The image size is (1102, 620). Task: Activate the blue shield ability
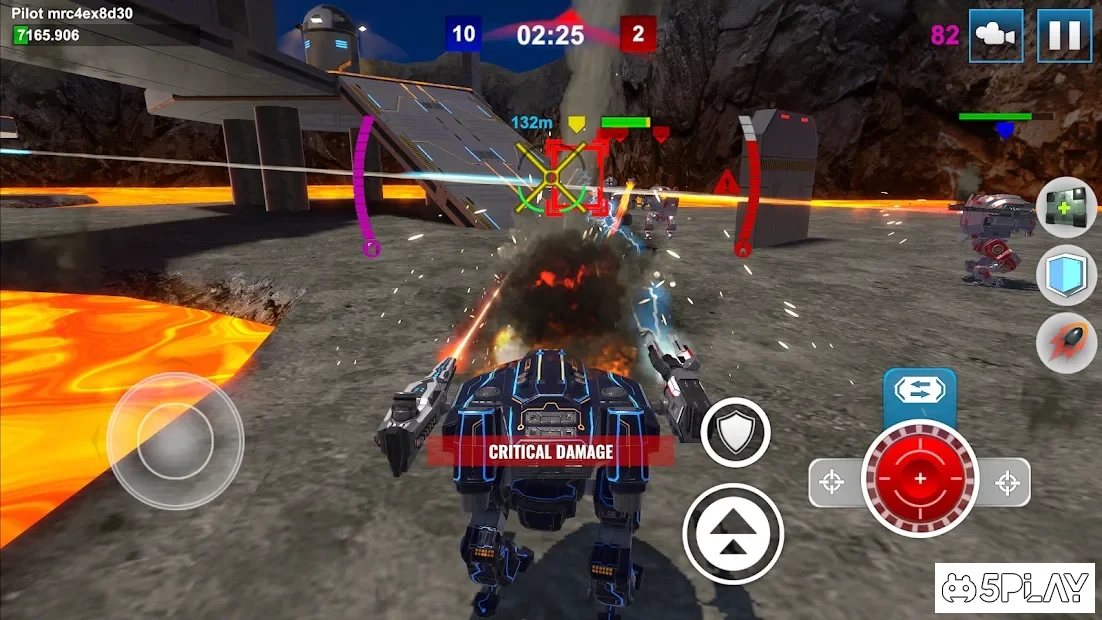point(1066,275)
